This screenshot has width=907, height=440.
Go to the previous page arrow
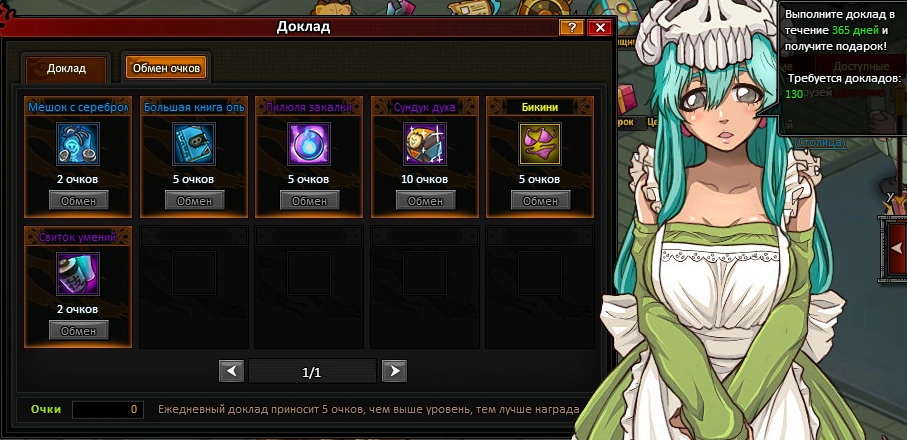(x=231, y=372)
